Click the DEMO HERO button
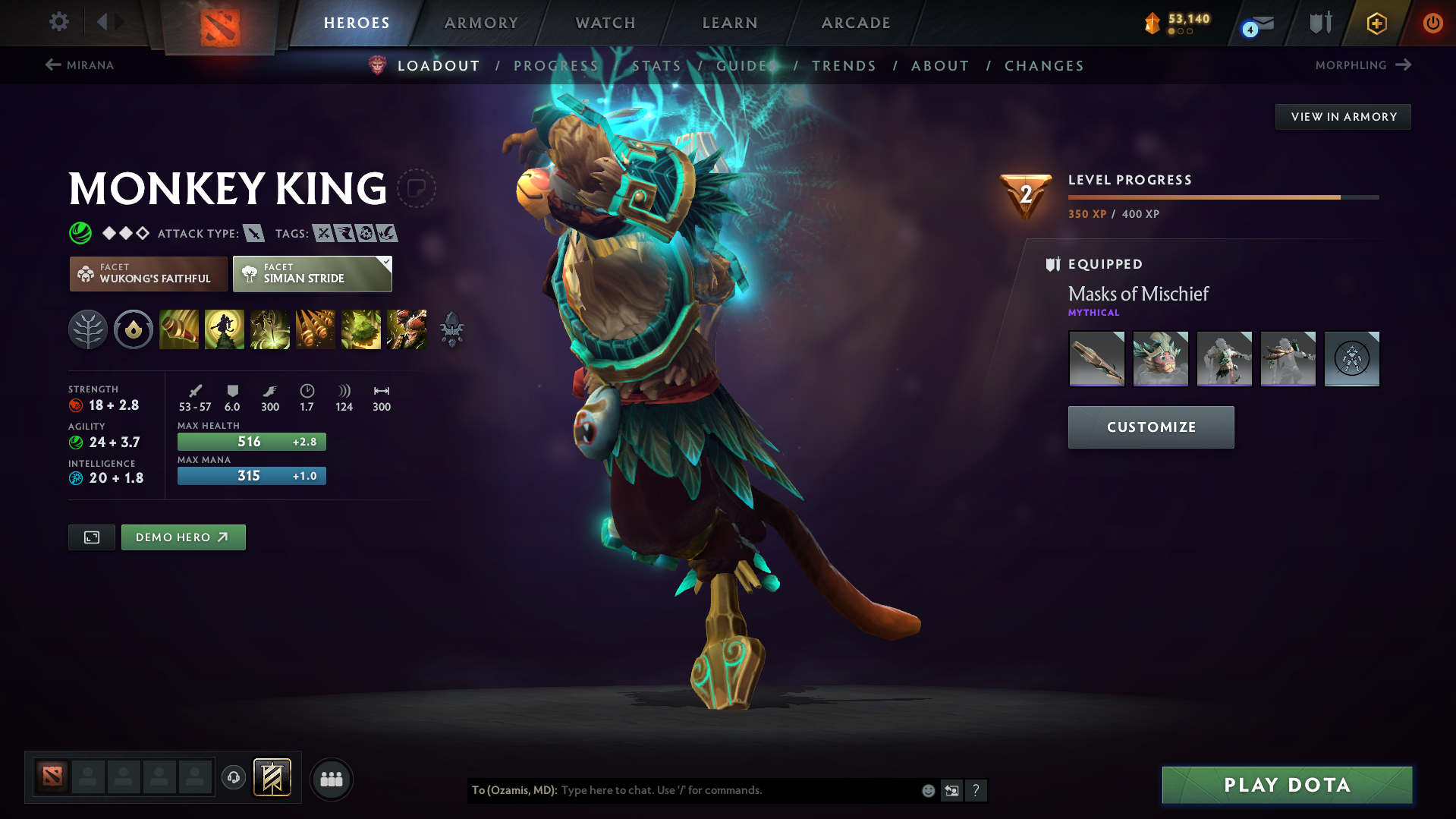Viewport: 1456px width, 819px height. point(183,537)
